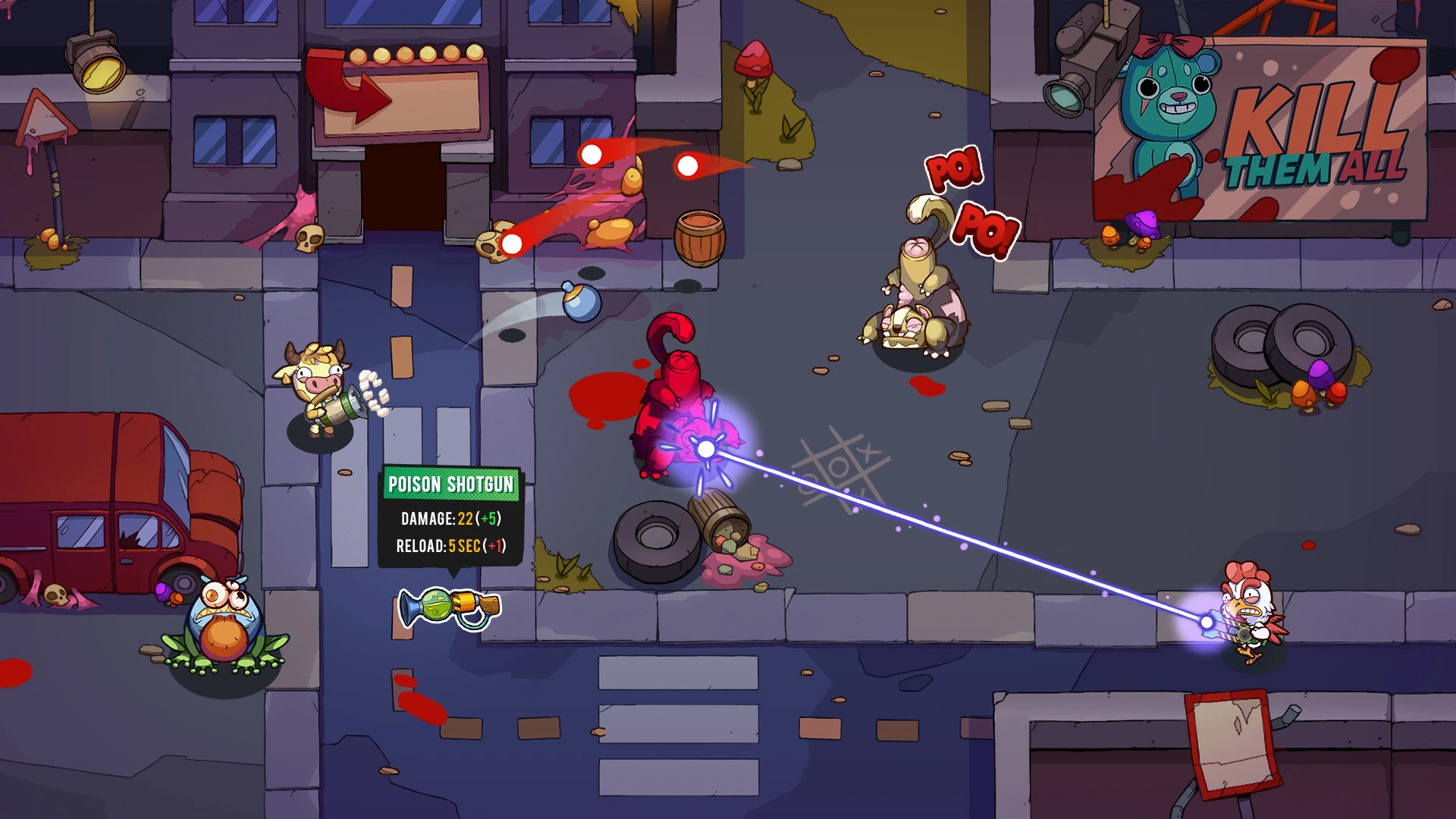Select the Poison Shotgun tooltip header
The width and height of the screenshot is (1456, 819).
pos(452,482)
